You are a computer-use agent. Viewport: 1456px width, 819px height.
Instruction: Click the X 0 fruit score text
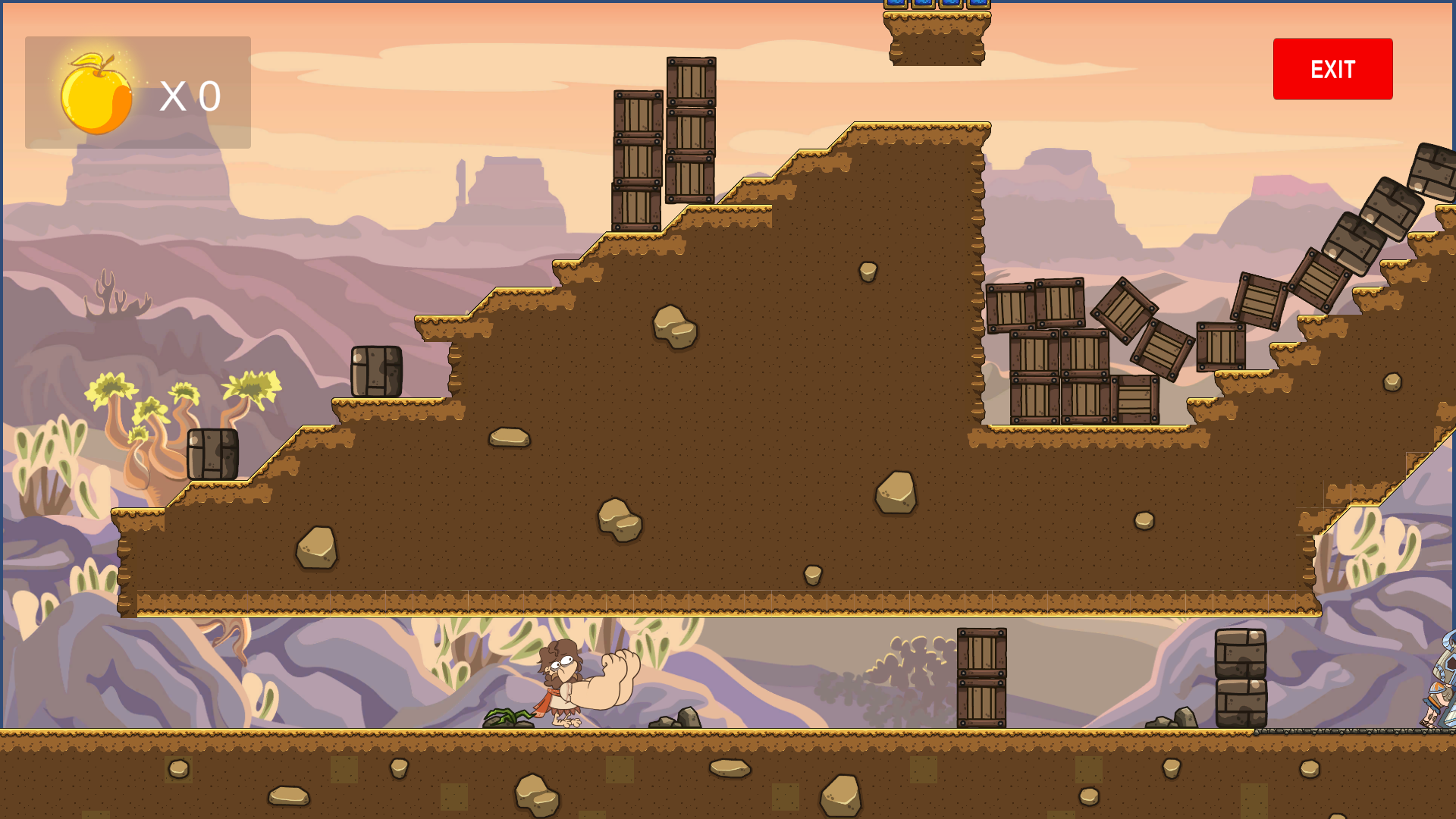tap(188, 94)
